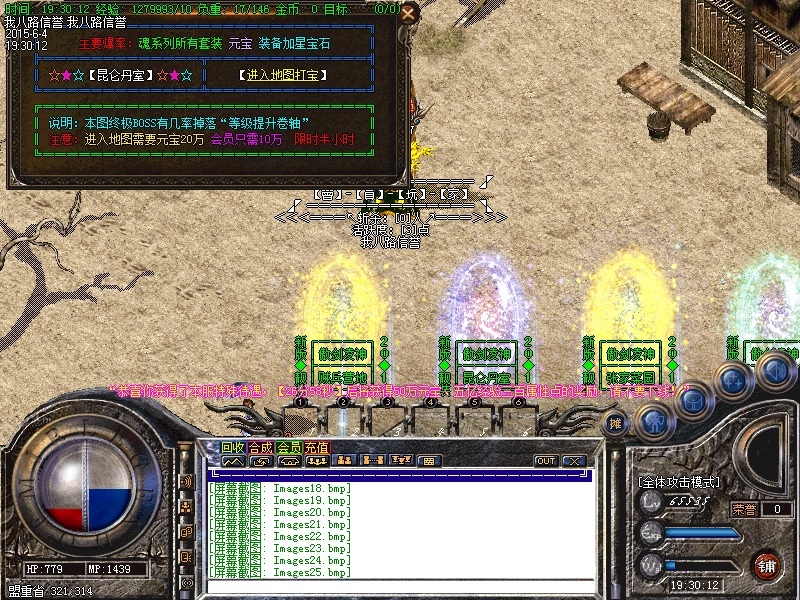The height and width of the screenshot is (600, 800).
Task: Open the 回收 recycle tab
Action: [x=233, y=448]
